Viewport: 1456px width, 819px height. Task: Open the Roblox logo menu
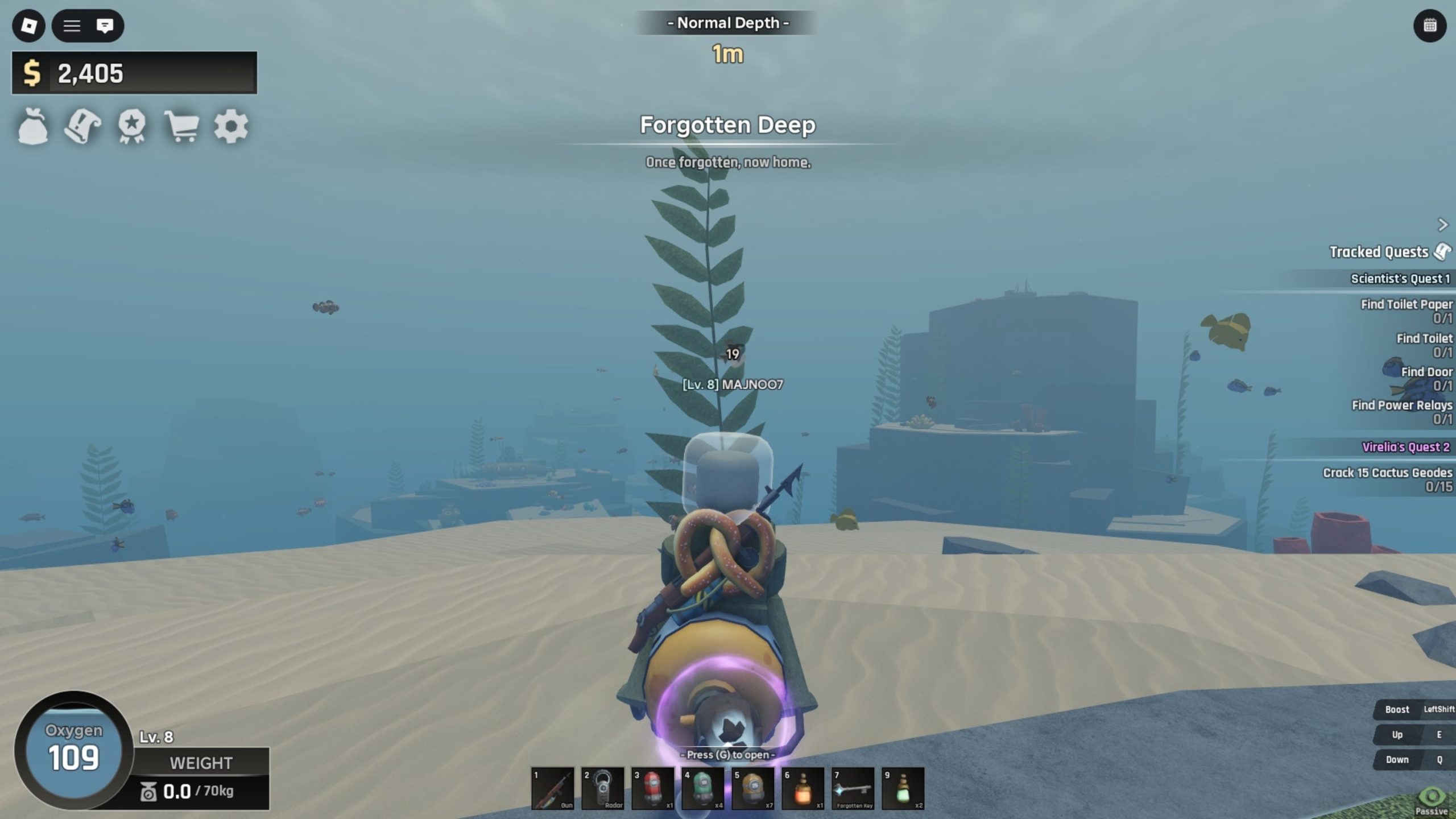click(28, 26)
